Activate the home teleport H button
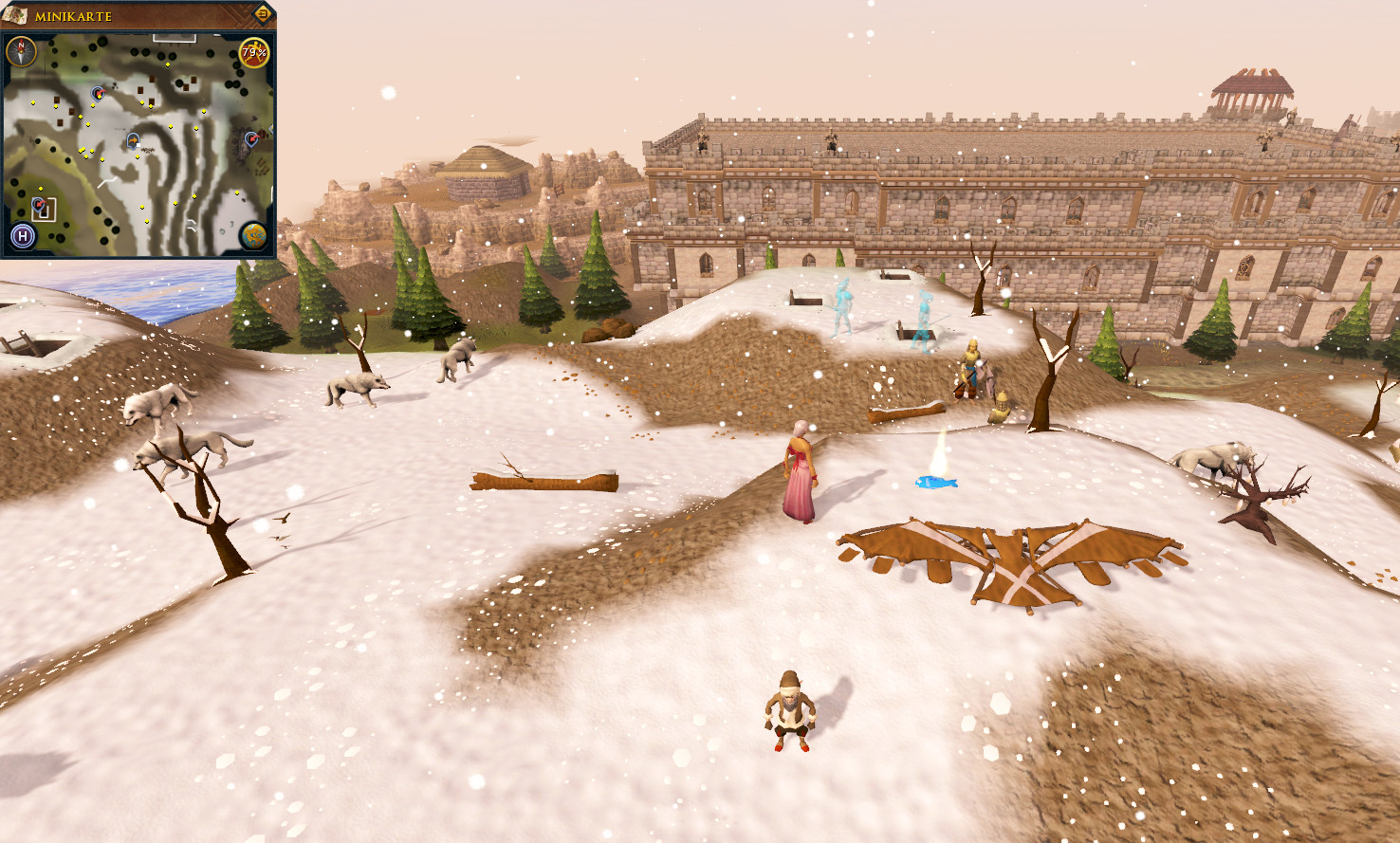 23,236
